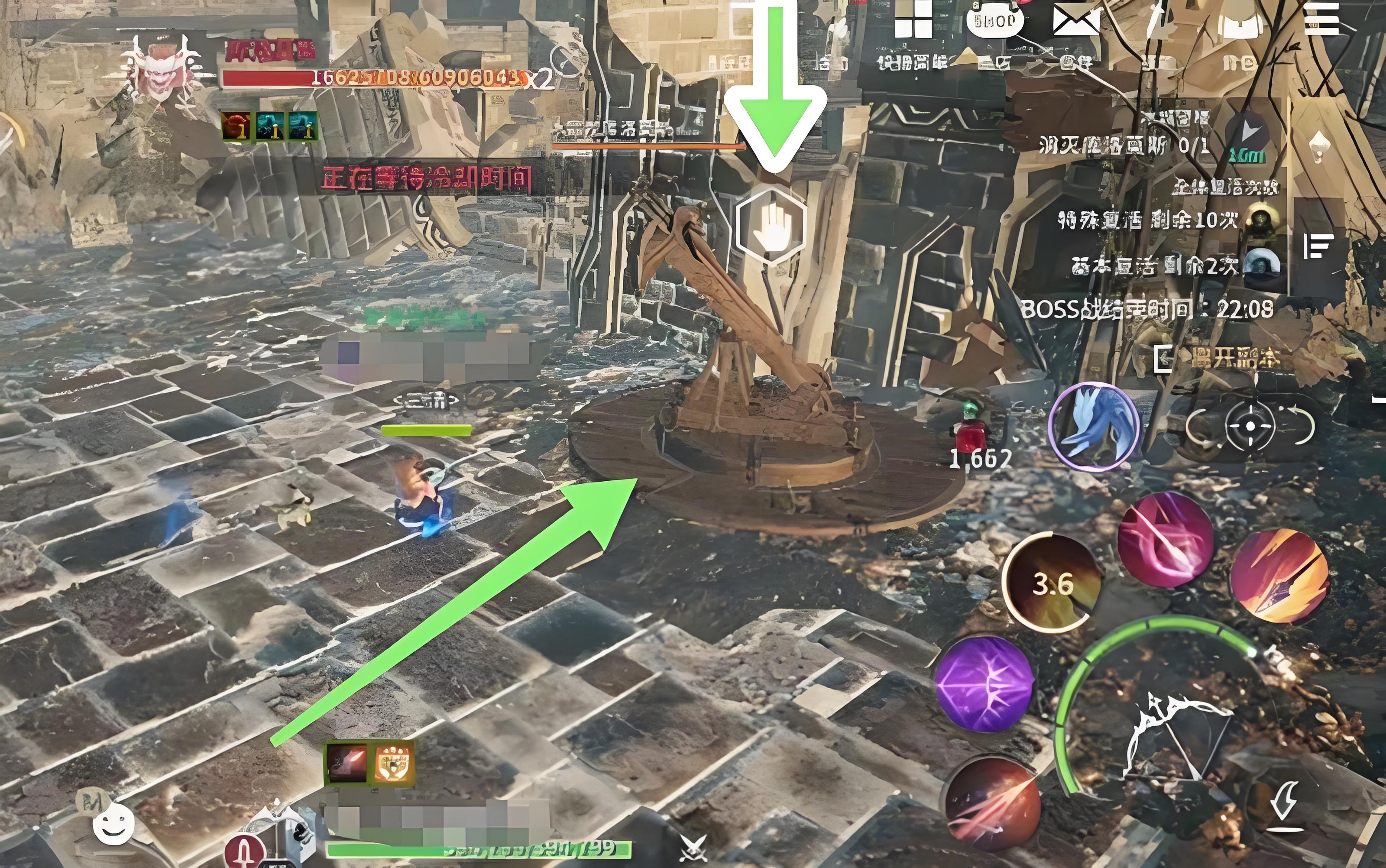Collapse the objective tracker list
Screen dimensions: 1386x868
coord(1318,247)
